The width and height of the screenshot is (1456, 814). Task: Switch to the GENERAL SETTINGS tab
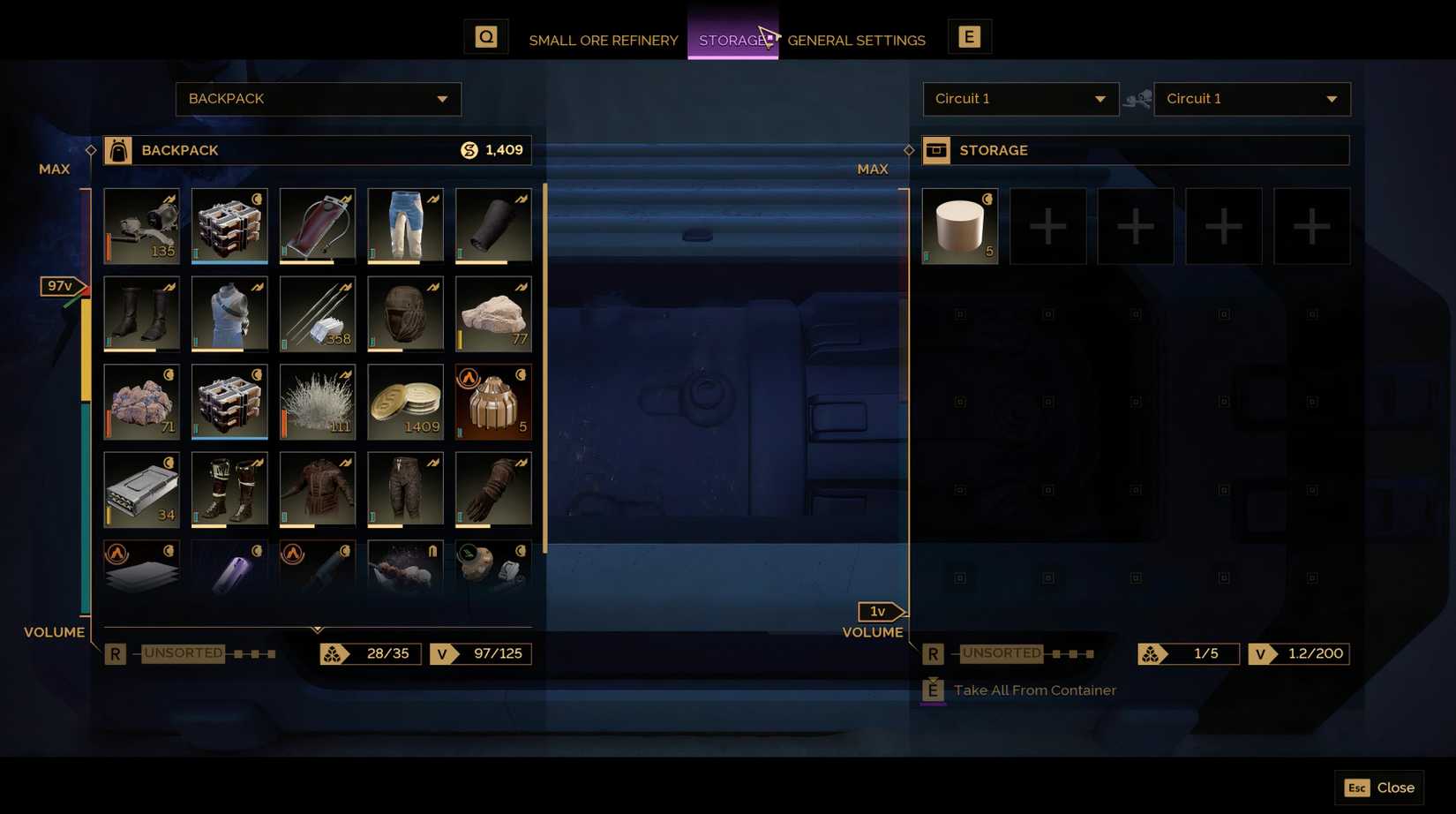pyautogui.click(x=857, y=40)
